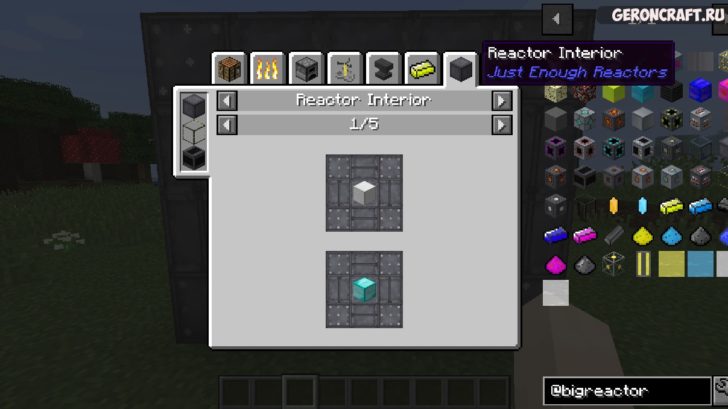Screen dimensions: 728x409
Task: Click the @bigreactor search field
Action: coord(626,390)
